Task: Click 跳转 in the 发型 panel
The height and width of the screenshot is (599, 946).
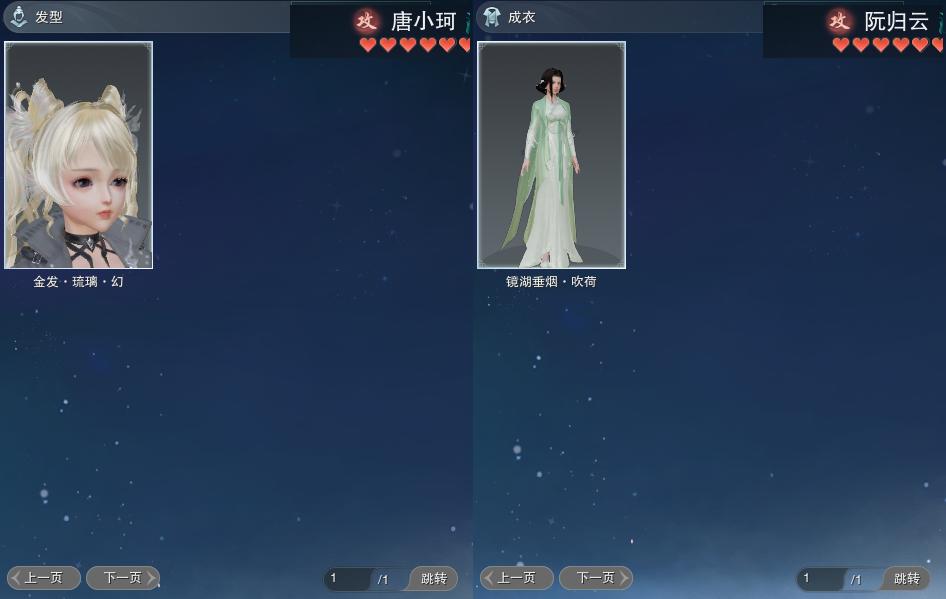Action: tap(434, 579)
